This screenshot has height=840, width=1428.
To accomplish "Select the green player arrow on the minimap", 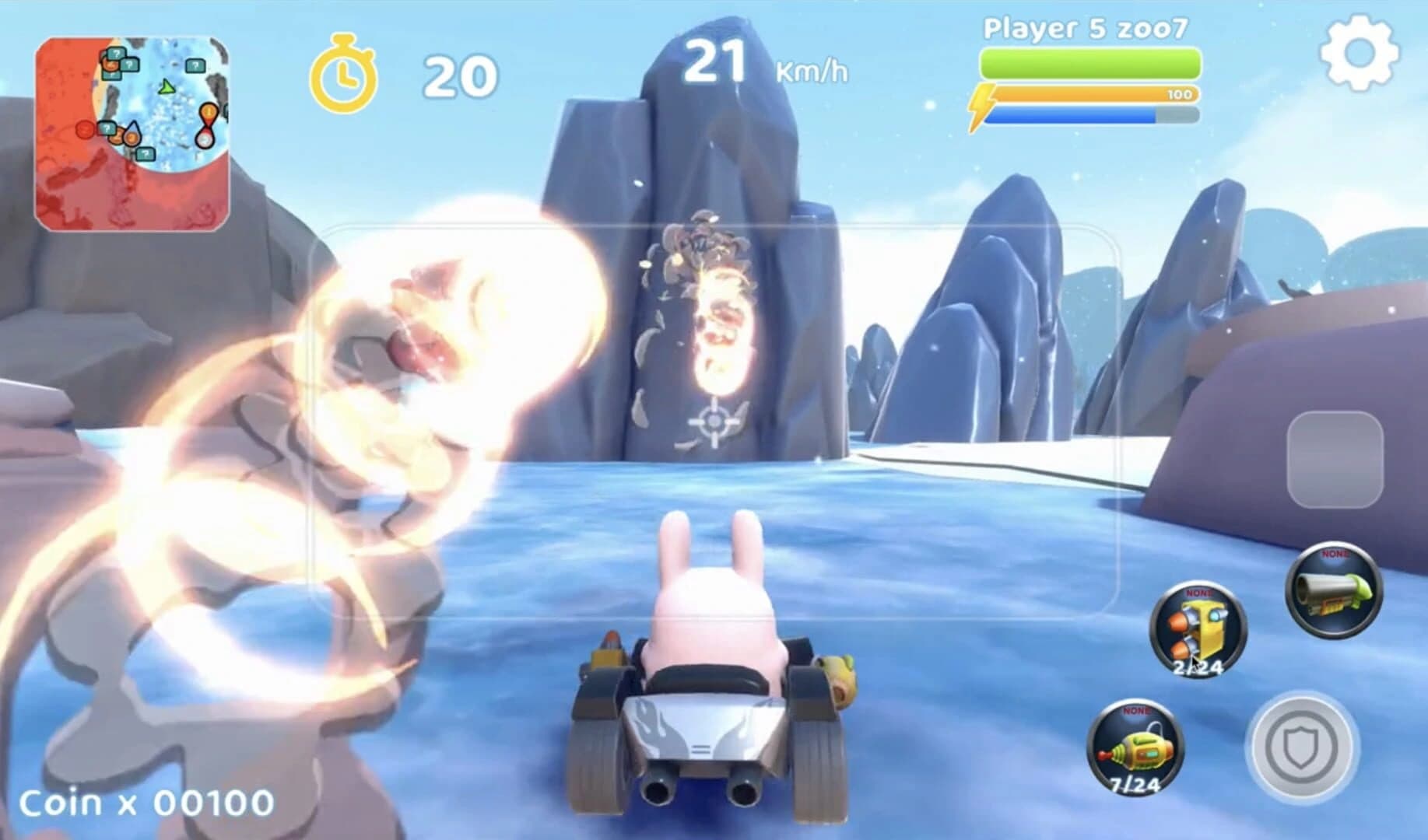I will (x=167, y=88).
